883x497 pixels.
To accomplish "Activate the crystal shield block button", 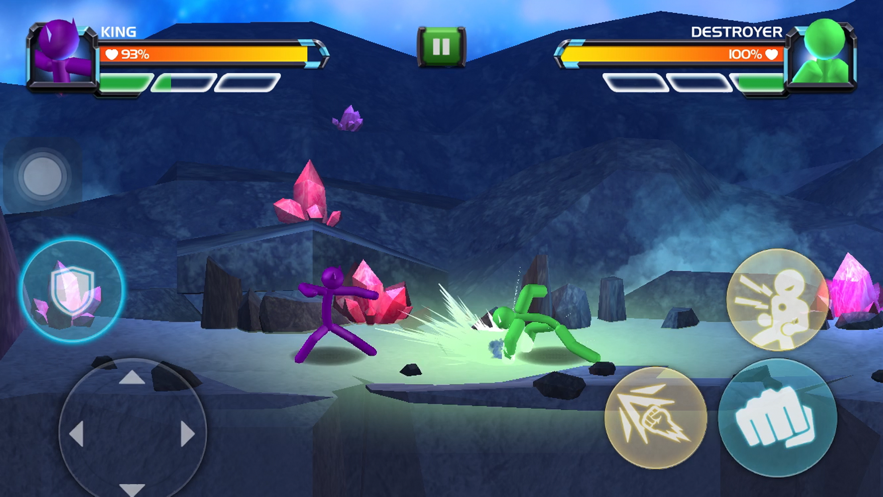I will (73, 291).
